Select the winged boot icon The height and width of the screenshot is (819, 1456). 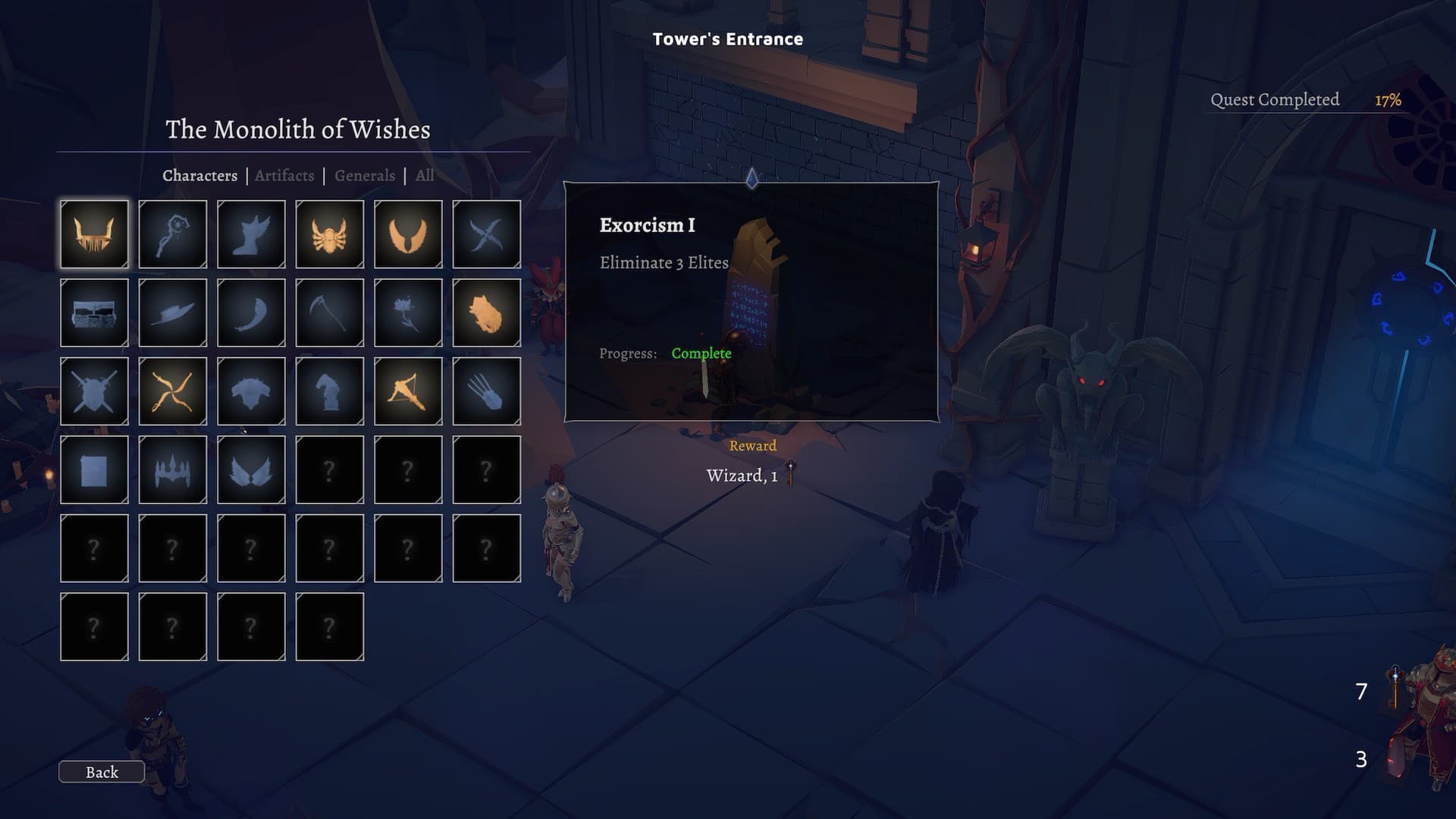[252, 234]
